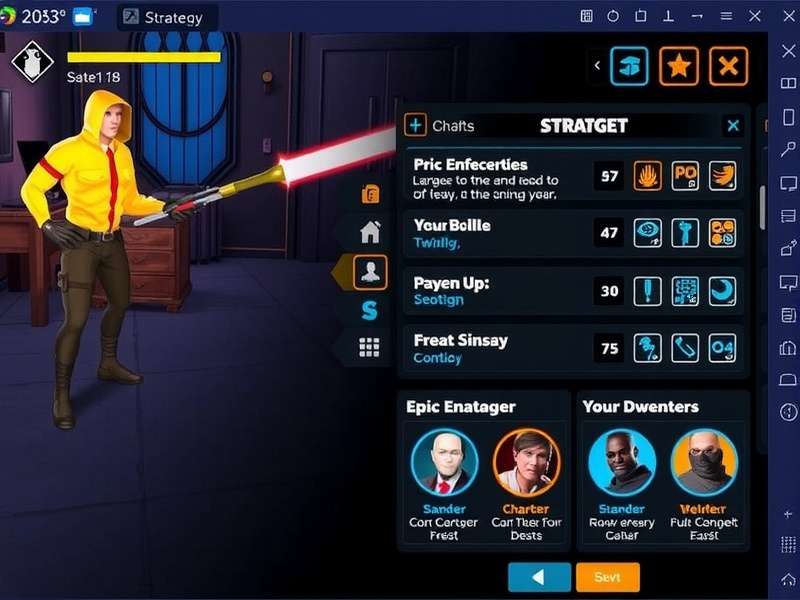Open the grid dots side tab
800x600 pixels.
pos(370,347)
